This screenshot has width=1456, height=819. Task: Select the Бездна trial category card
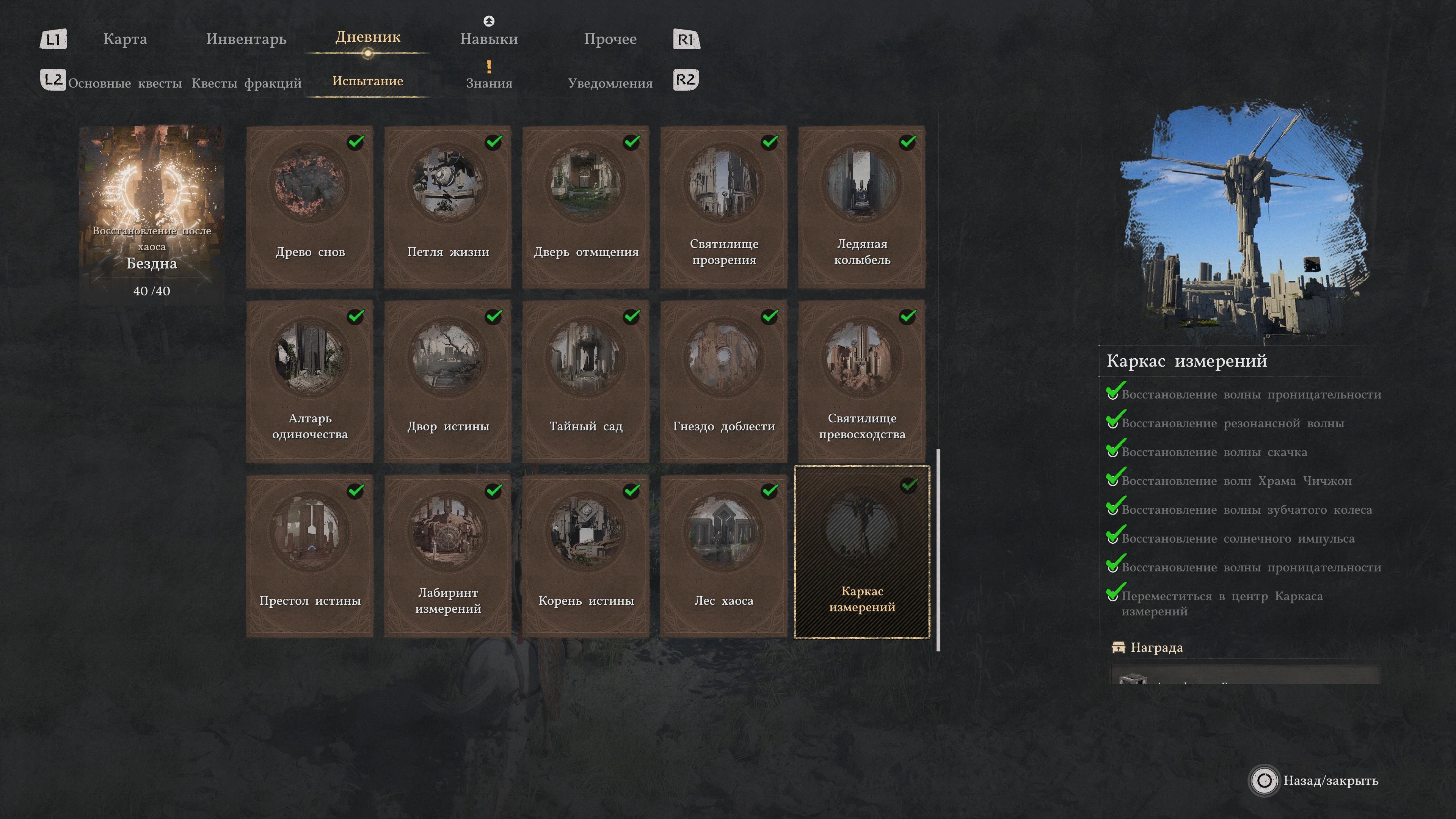152,215
